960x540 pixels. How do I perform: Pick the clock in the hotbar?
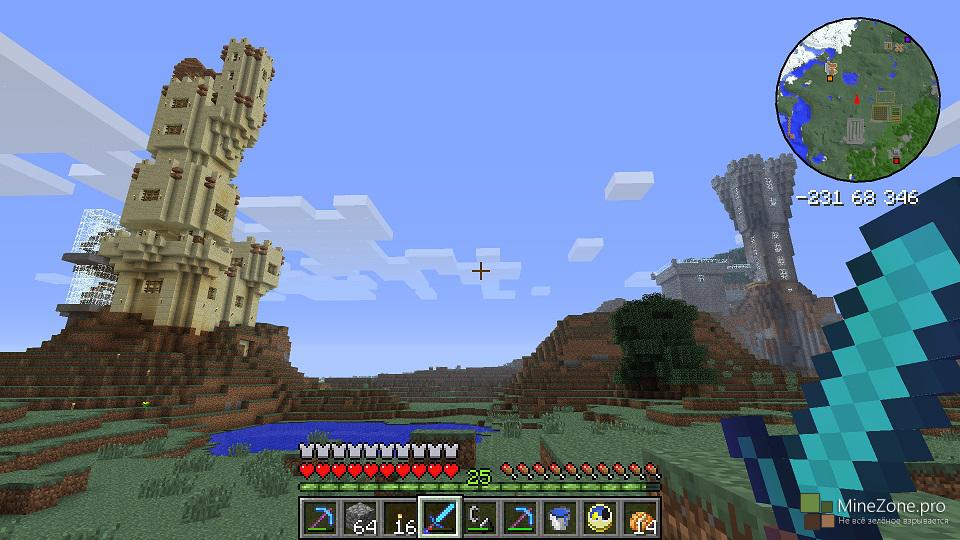click(600, 517)
